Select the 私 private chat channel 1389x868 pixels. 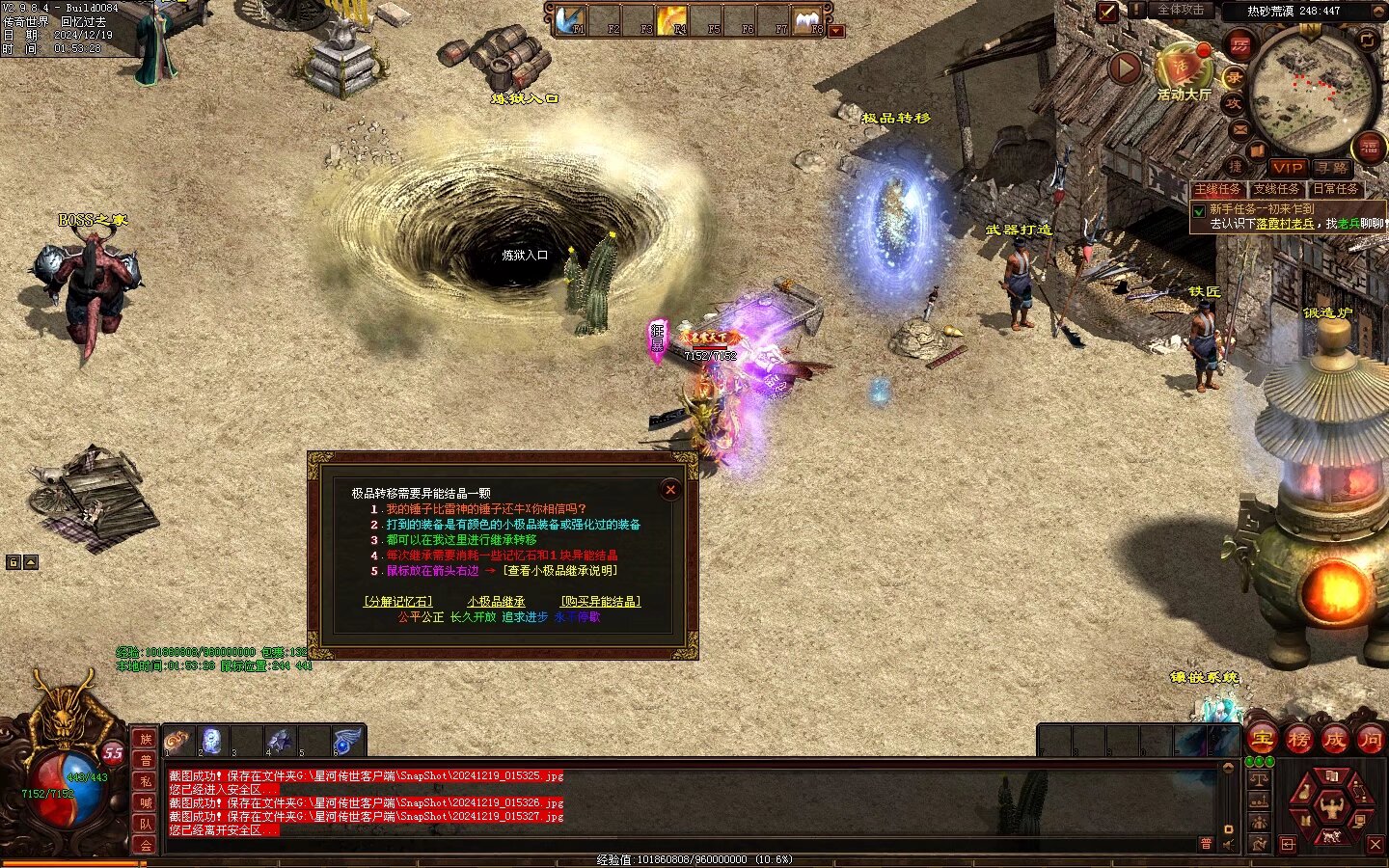click(146, 781)
